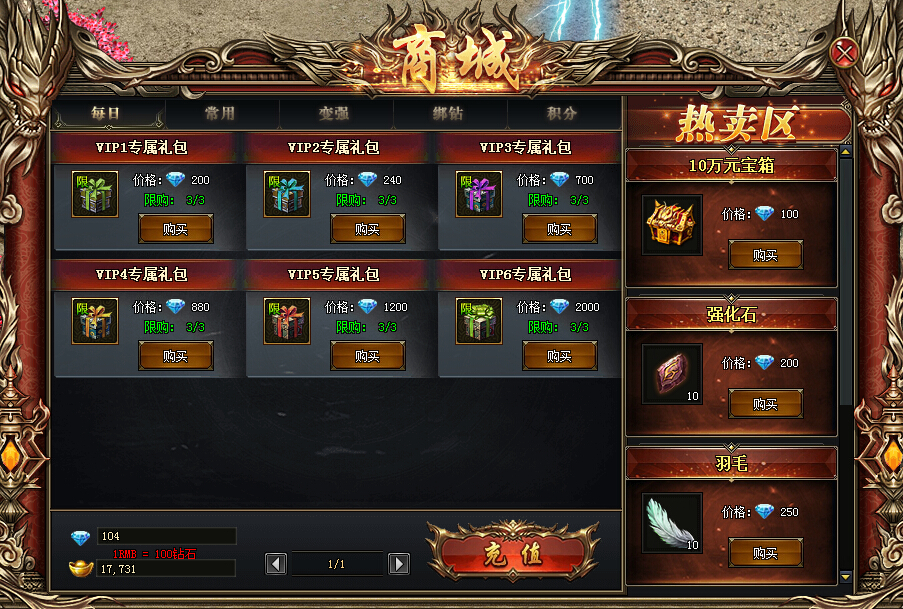Image resolution: width=903 pixels, height=609 pixels.
Task: Purchase the VIP2专属礼包 gift pack
Action: [x=368, y=229]
